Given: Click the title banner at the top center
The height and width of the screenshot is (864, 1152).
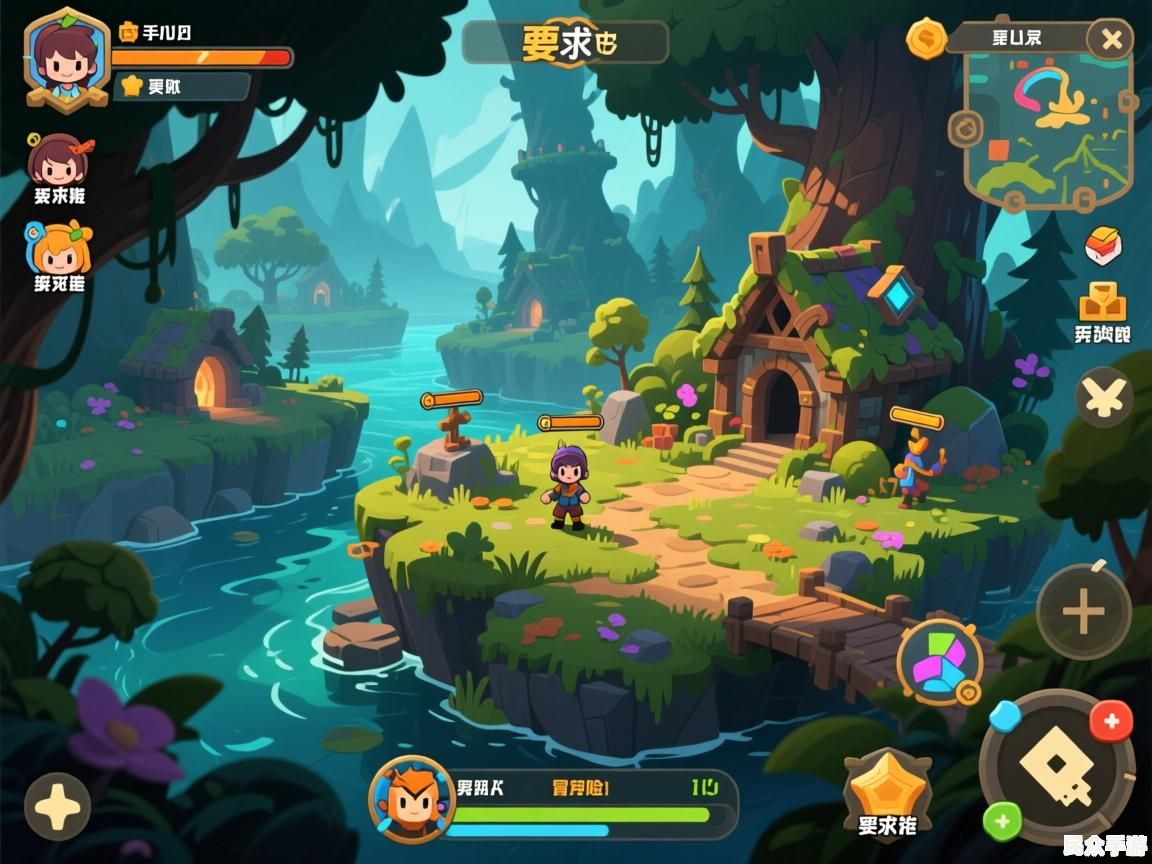Looking at the screenshot, I should (565, 43).
